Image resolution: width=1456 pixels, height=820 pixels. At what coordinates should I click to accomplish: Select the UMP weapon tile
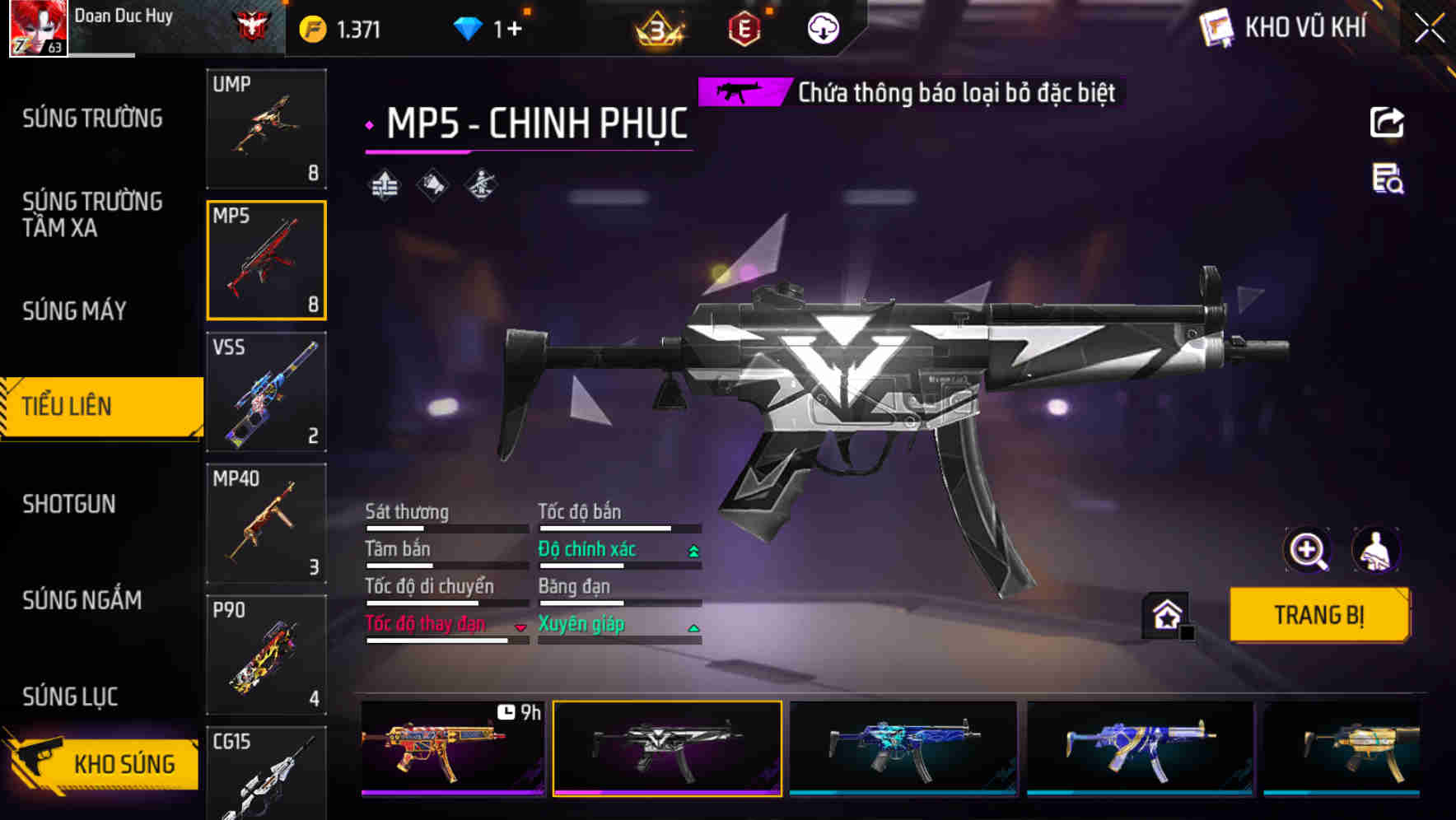[x=266, y=128]
